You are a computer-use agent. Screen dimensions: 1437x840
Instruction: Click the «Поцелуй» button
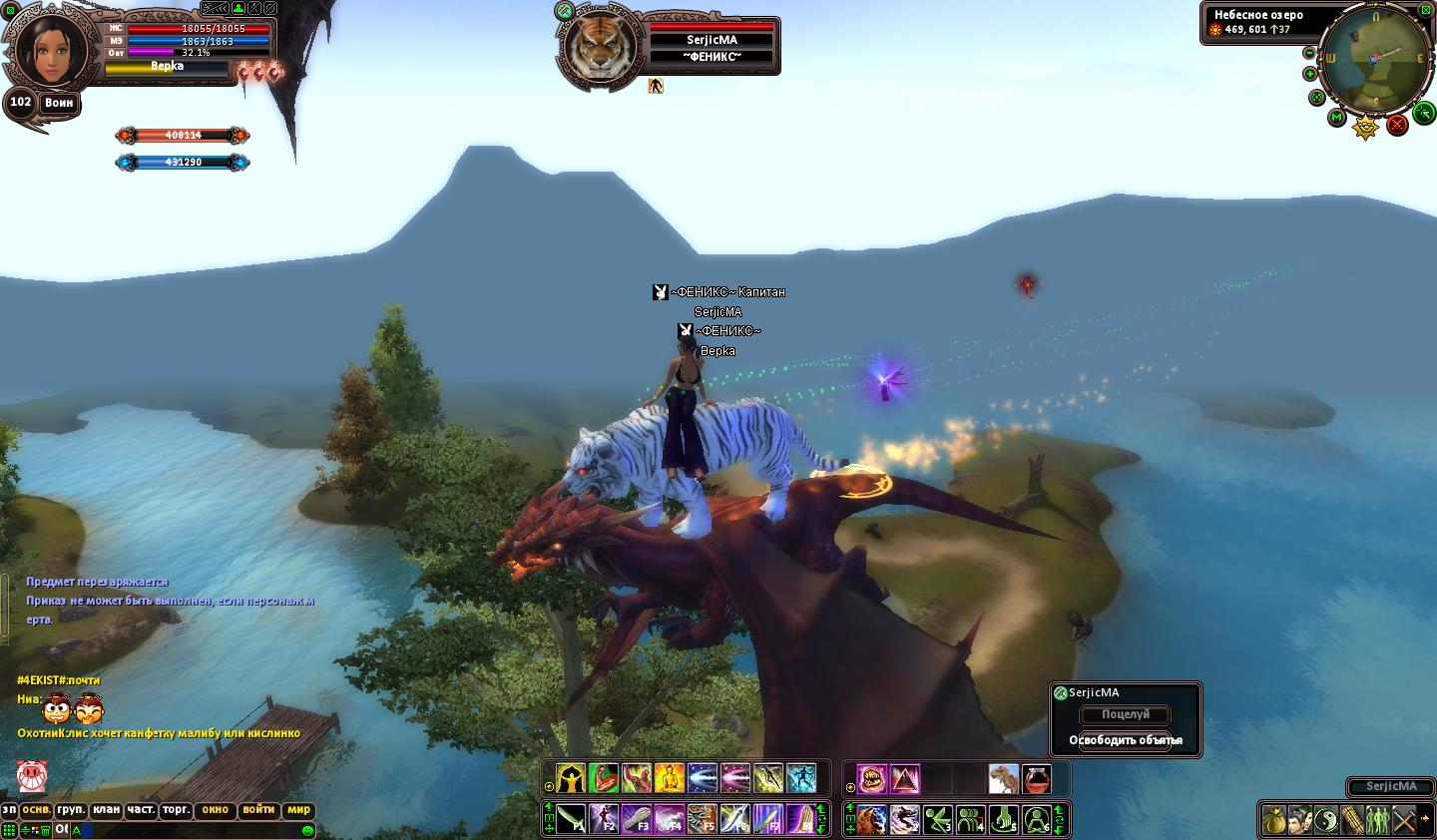(1125, 714)
